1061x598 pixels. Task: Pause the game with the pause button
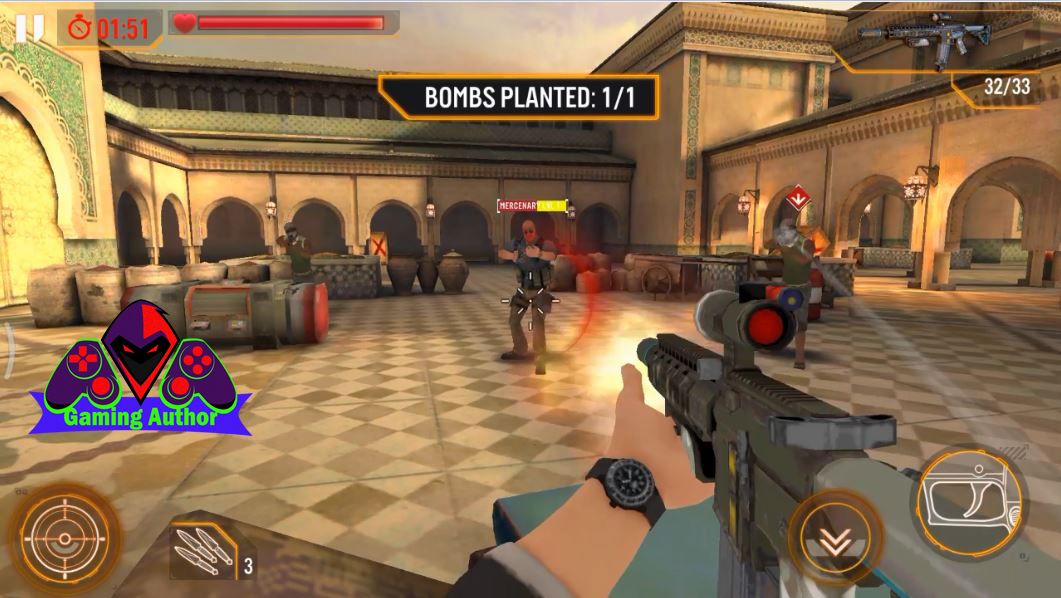30,27
